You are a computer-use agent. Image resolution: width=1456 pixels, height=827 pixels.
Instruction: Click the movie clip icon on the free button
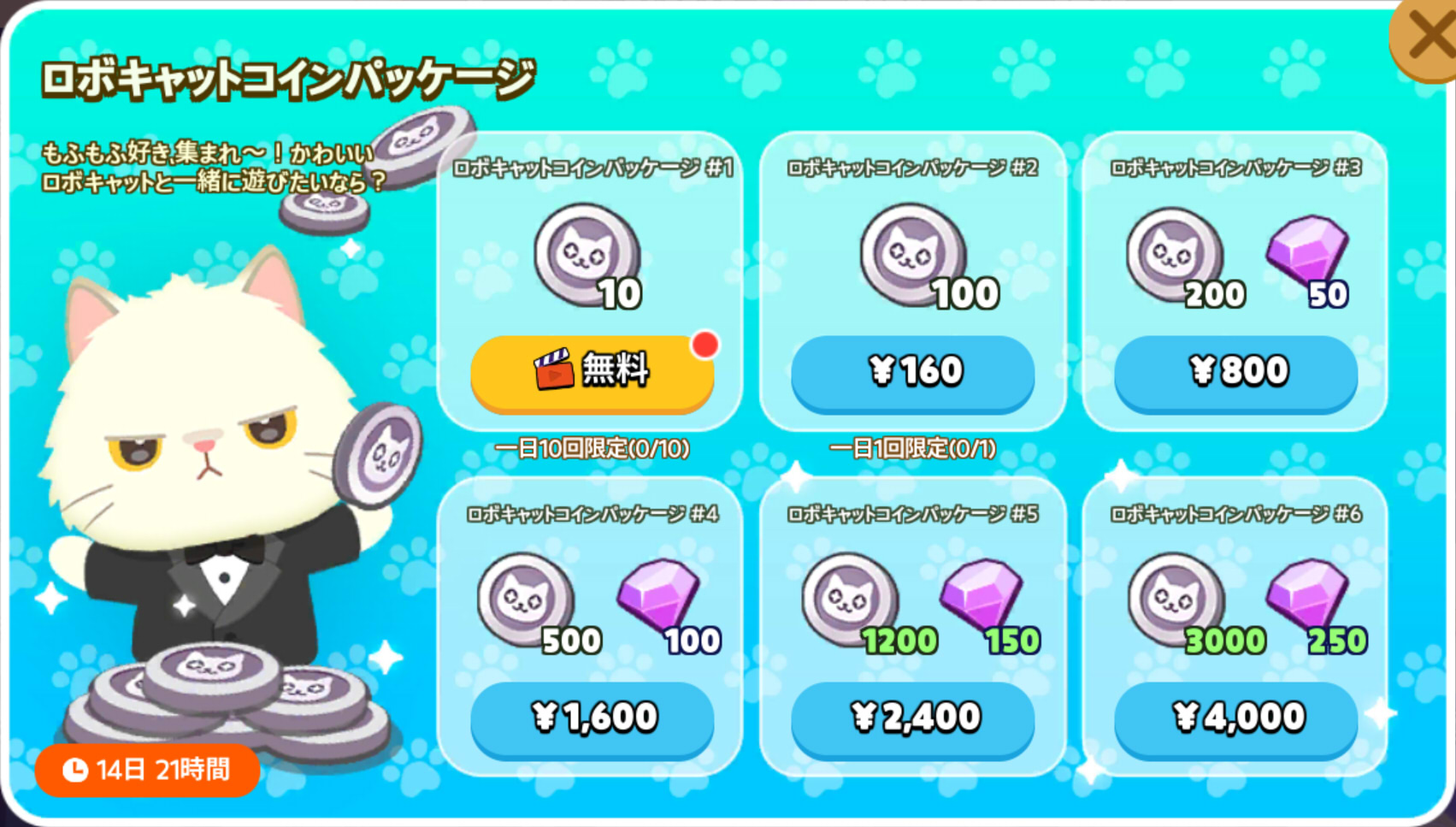click(x=554, y=370)
